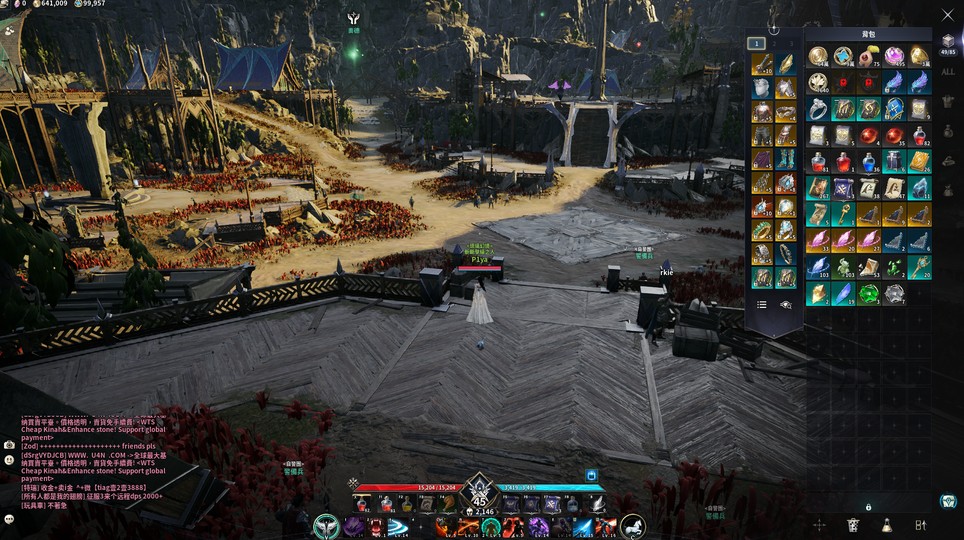Close the backpack window
964x540 pixels.
pos(948,15)
